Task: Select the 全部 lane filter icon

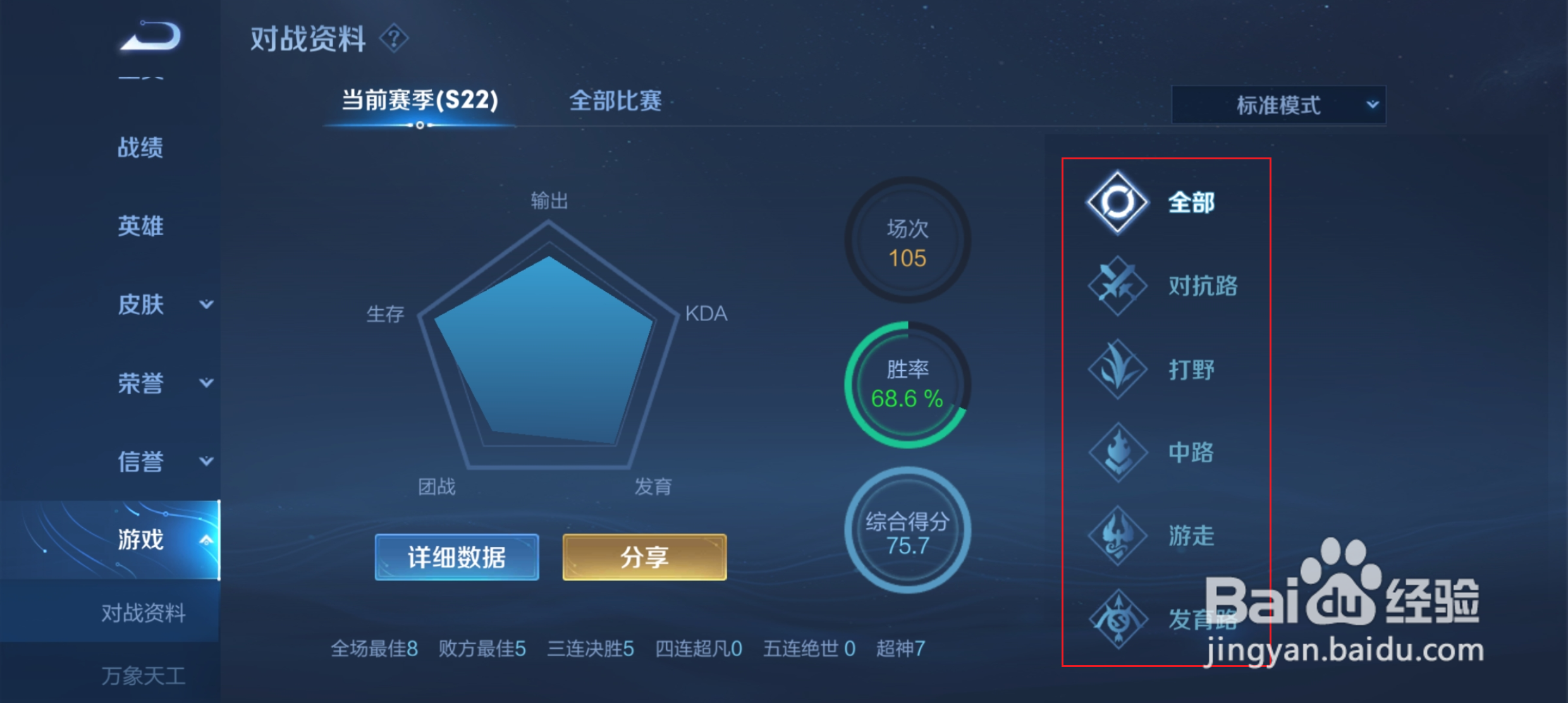Action: tap(1117, 201)
